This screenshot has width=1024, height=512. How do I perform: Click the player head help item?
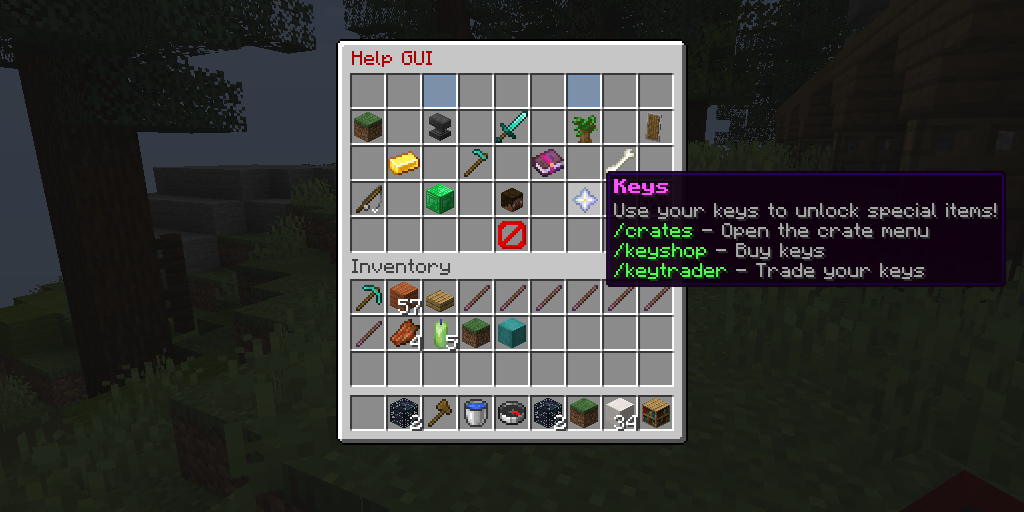pos(512,199)
